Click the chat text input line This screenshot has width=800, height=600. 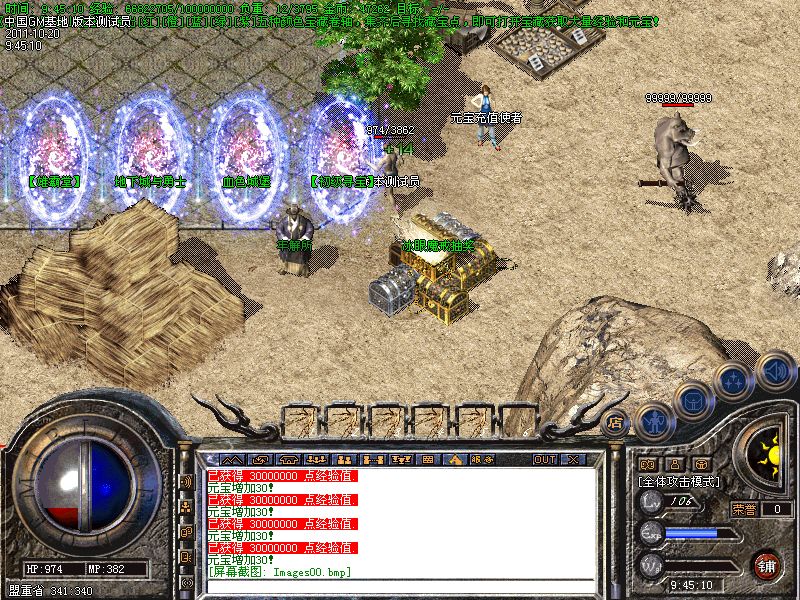click(400, 587)
